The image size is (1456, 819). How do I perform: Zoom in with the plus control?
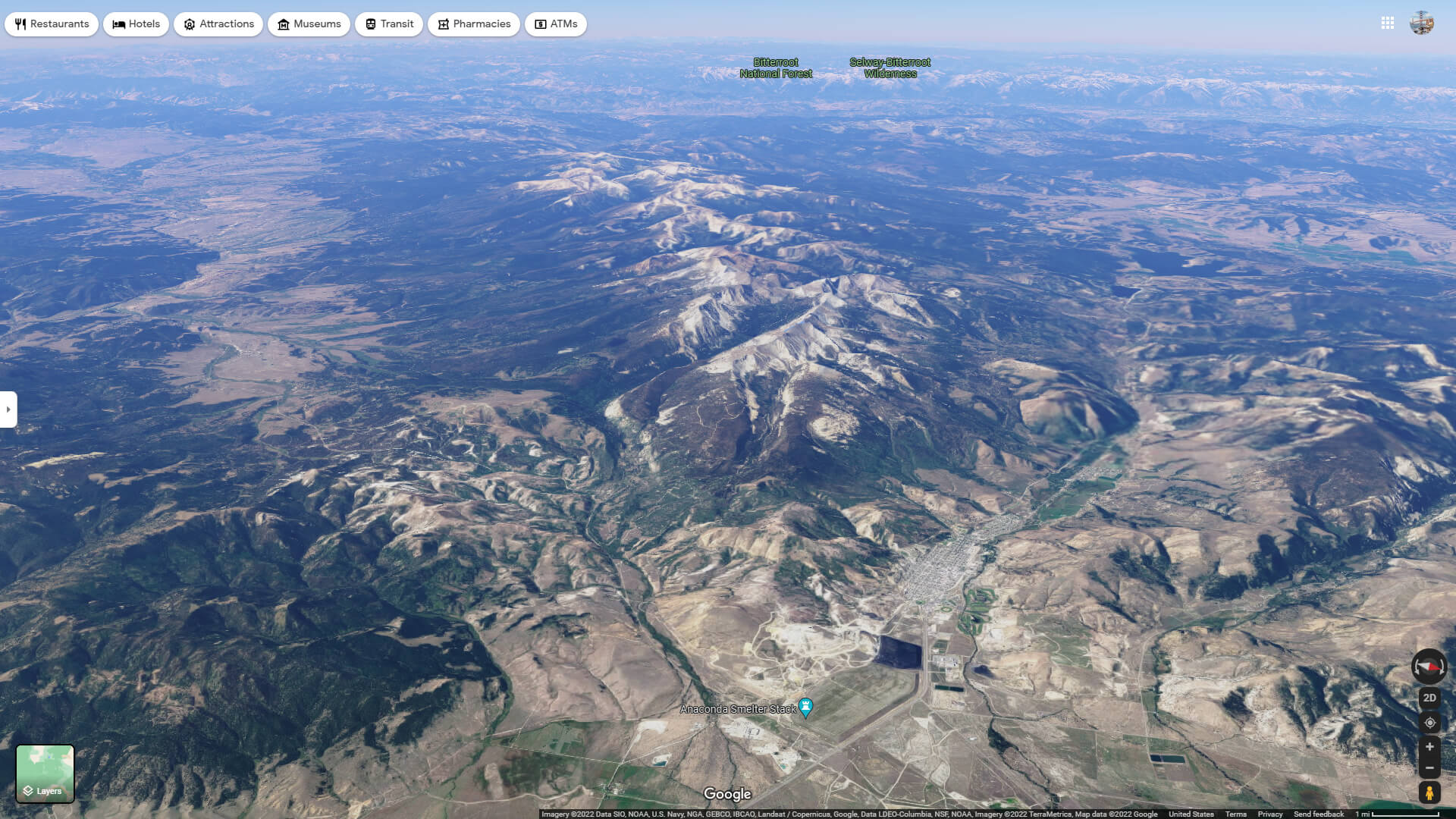tap(1429, 747)
